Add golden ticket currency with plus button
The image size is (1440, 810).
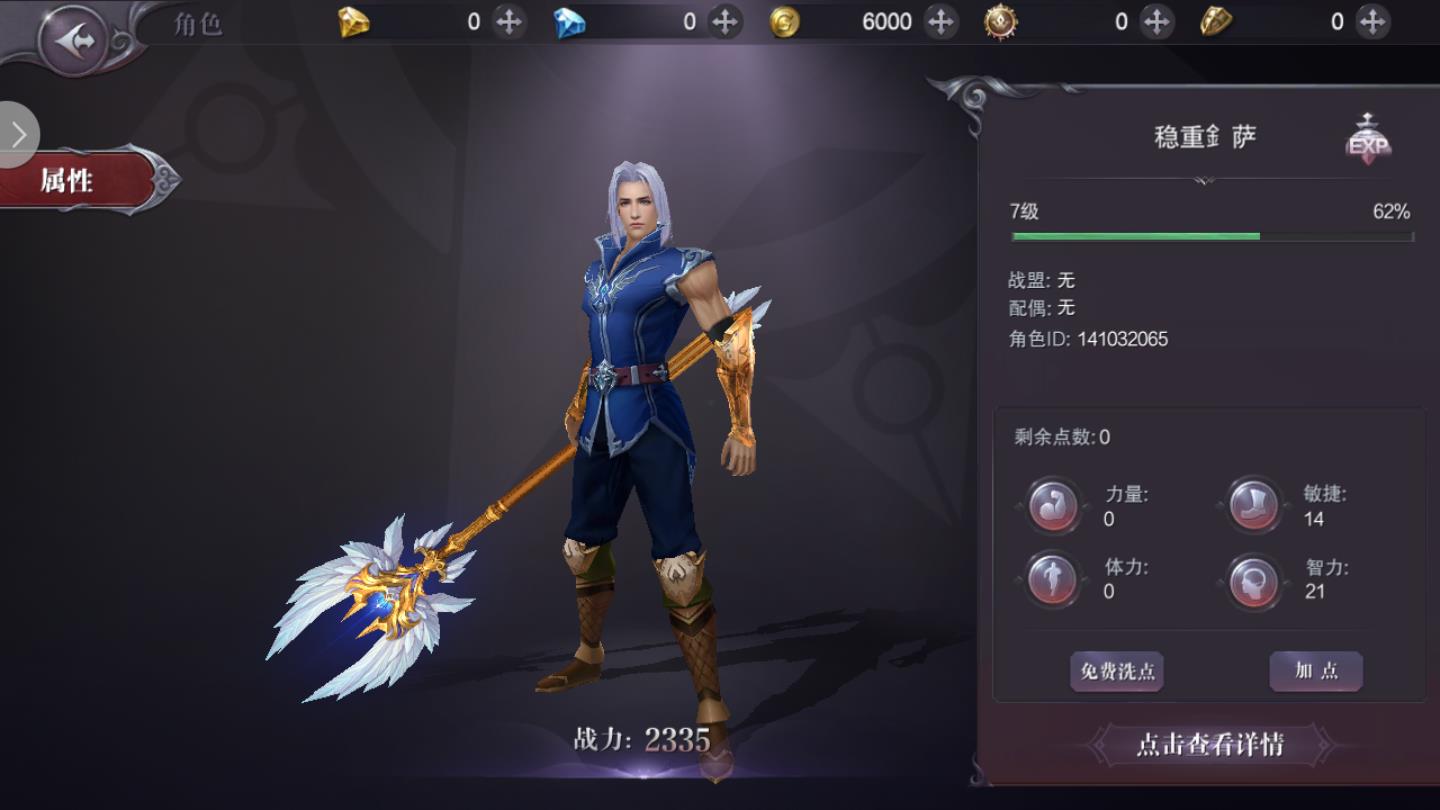pyautogui.click(x=1373, y=21)
